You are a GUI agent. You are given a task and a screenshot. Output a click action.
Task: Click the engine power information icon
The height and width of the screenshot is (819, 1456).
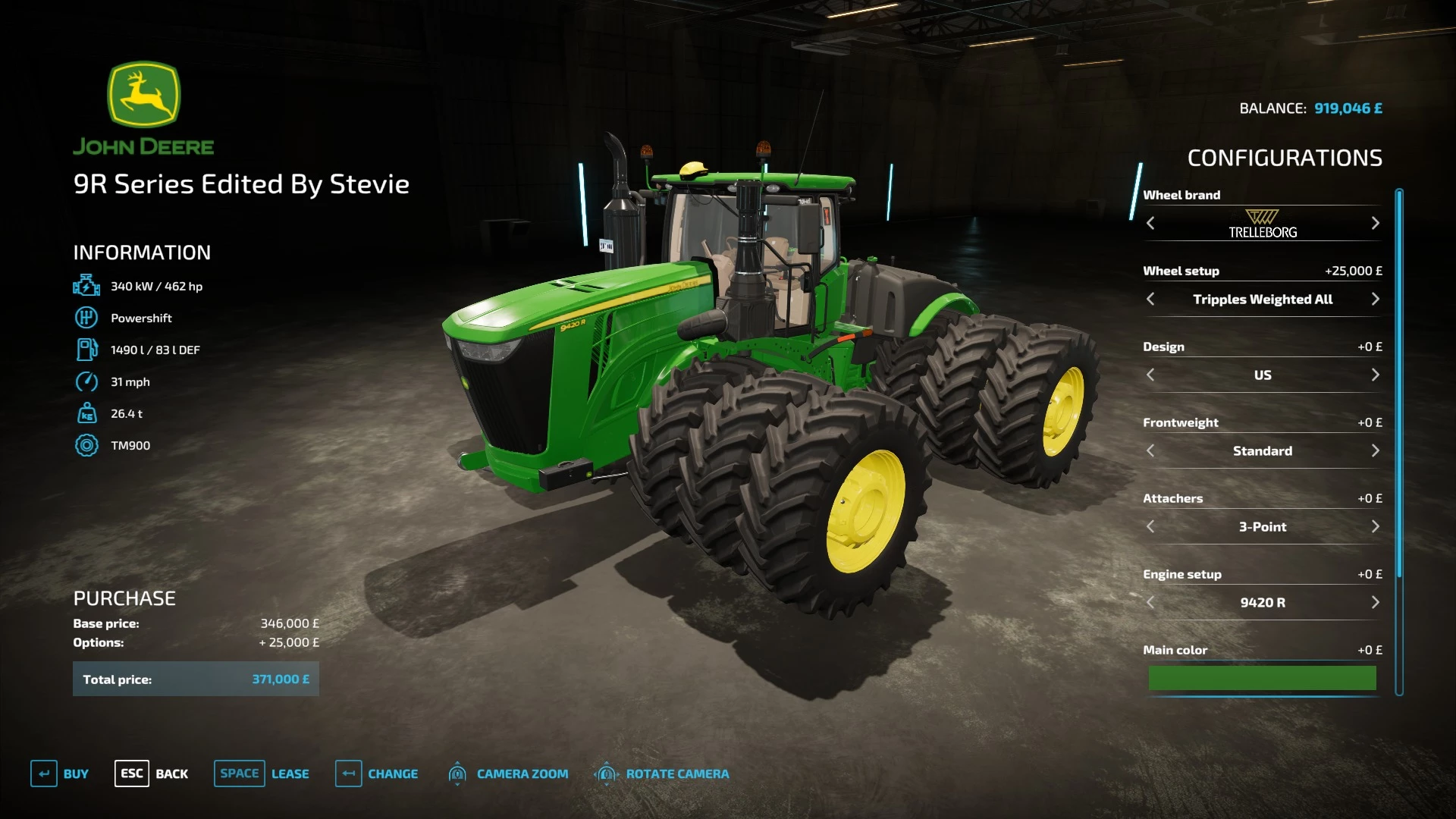tap(87, 285)
